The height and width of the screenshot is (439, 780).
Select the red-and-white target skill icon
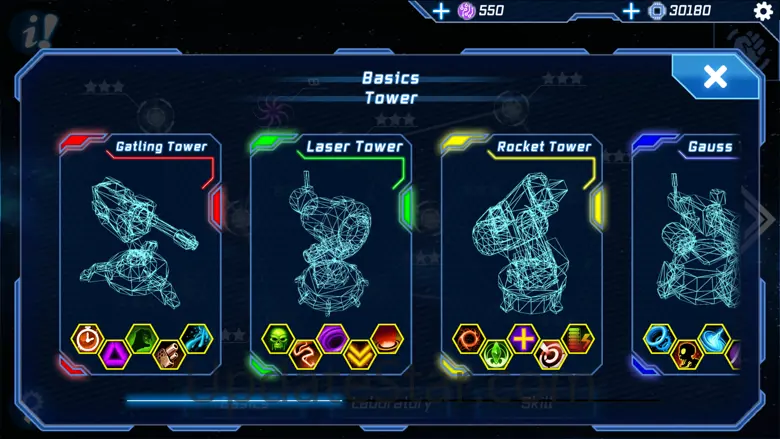[x=550, y=353]
